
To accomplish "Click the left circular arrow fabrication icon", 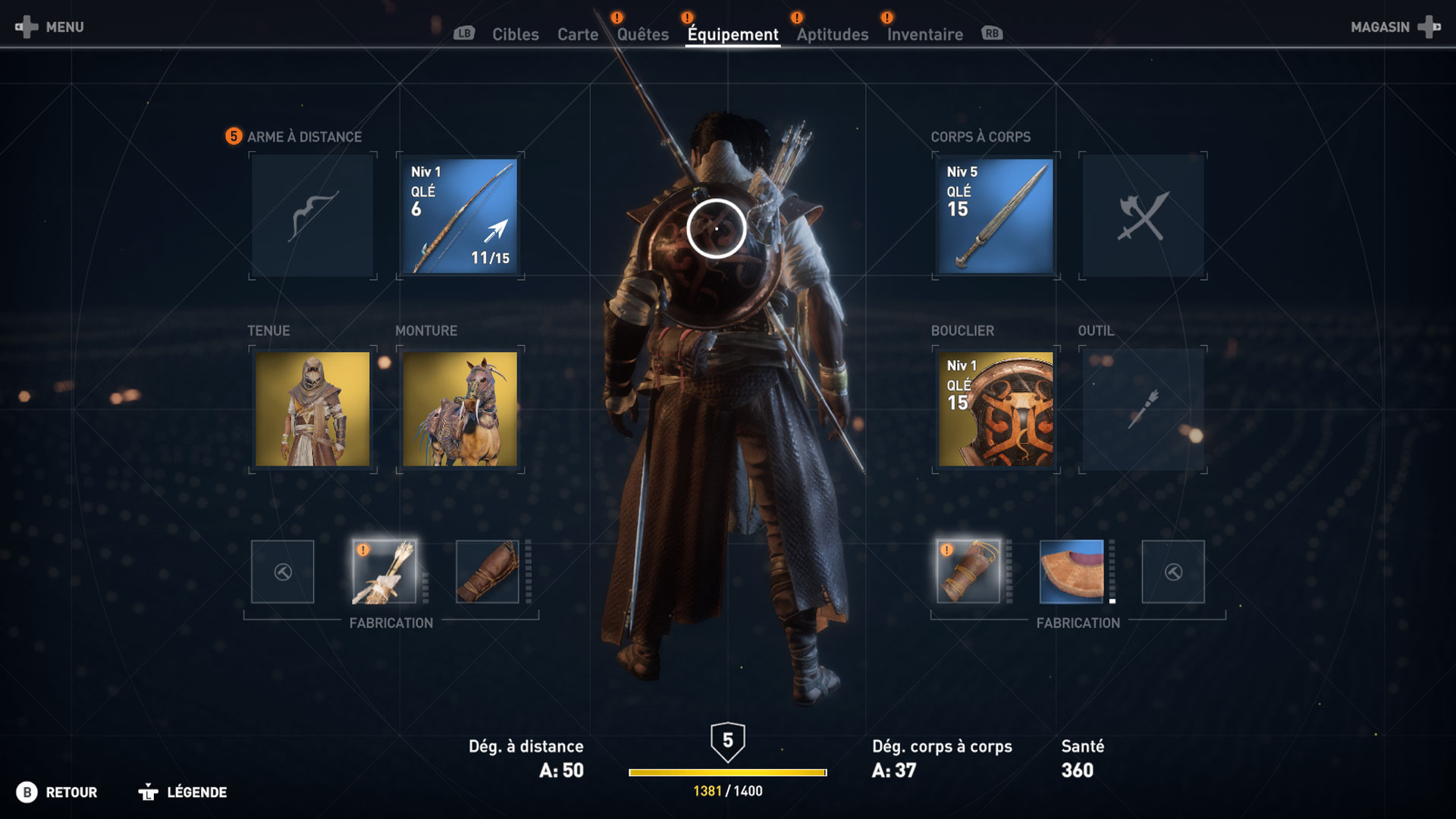I will point(282,573).
